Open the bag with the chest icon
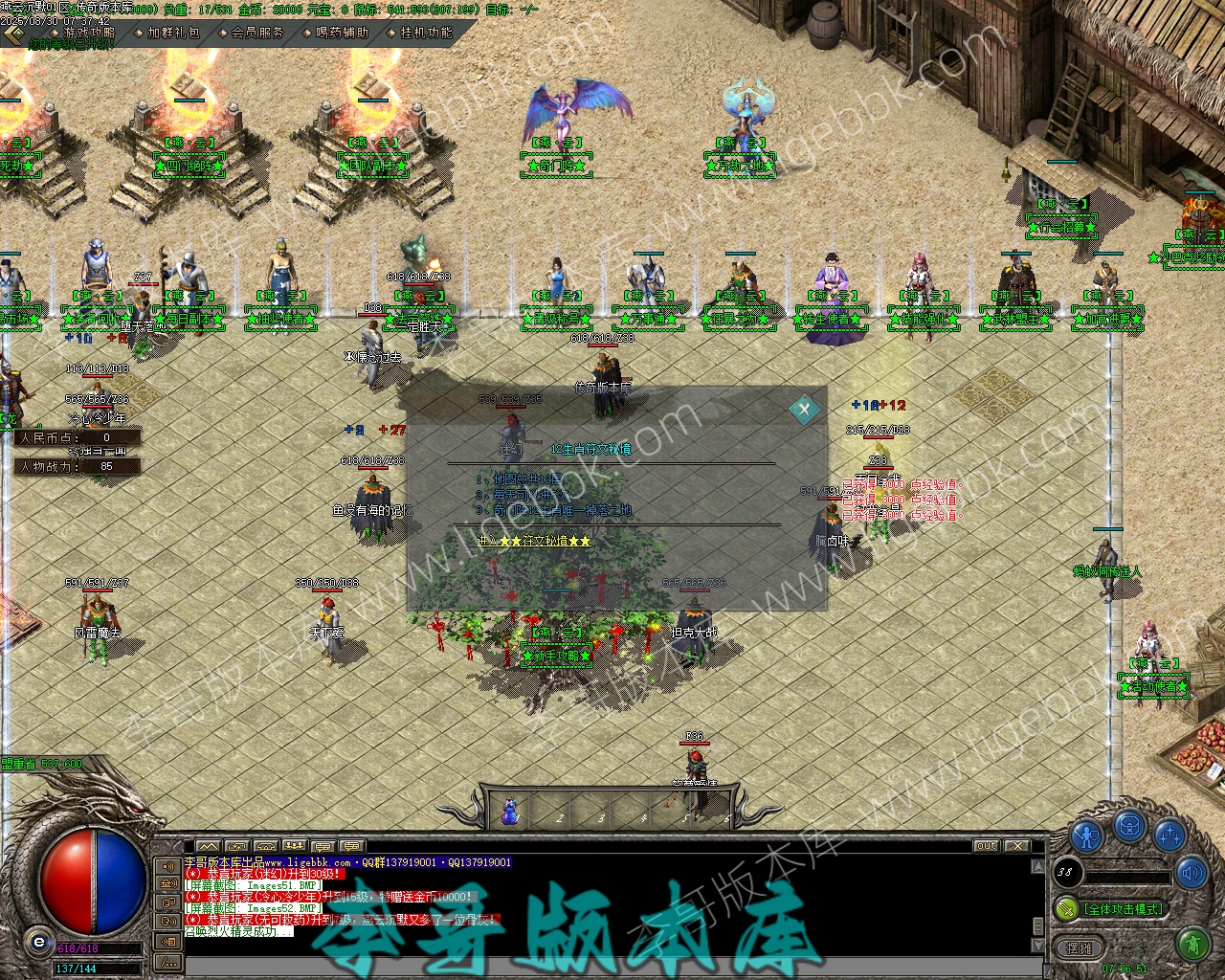Viewport: 1225px width, 980px height. [1129, 827]
